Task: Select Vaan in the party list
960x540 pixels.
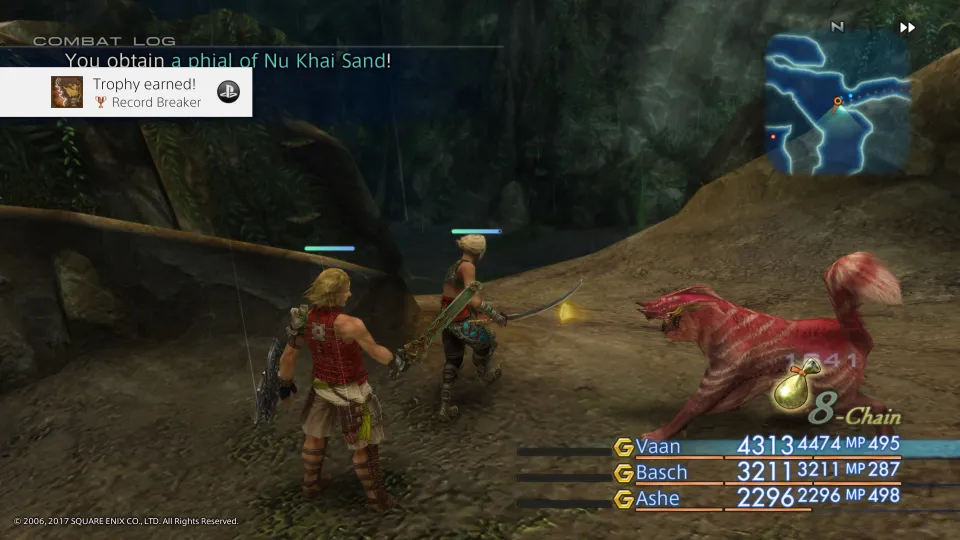Action: 658,447
